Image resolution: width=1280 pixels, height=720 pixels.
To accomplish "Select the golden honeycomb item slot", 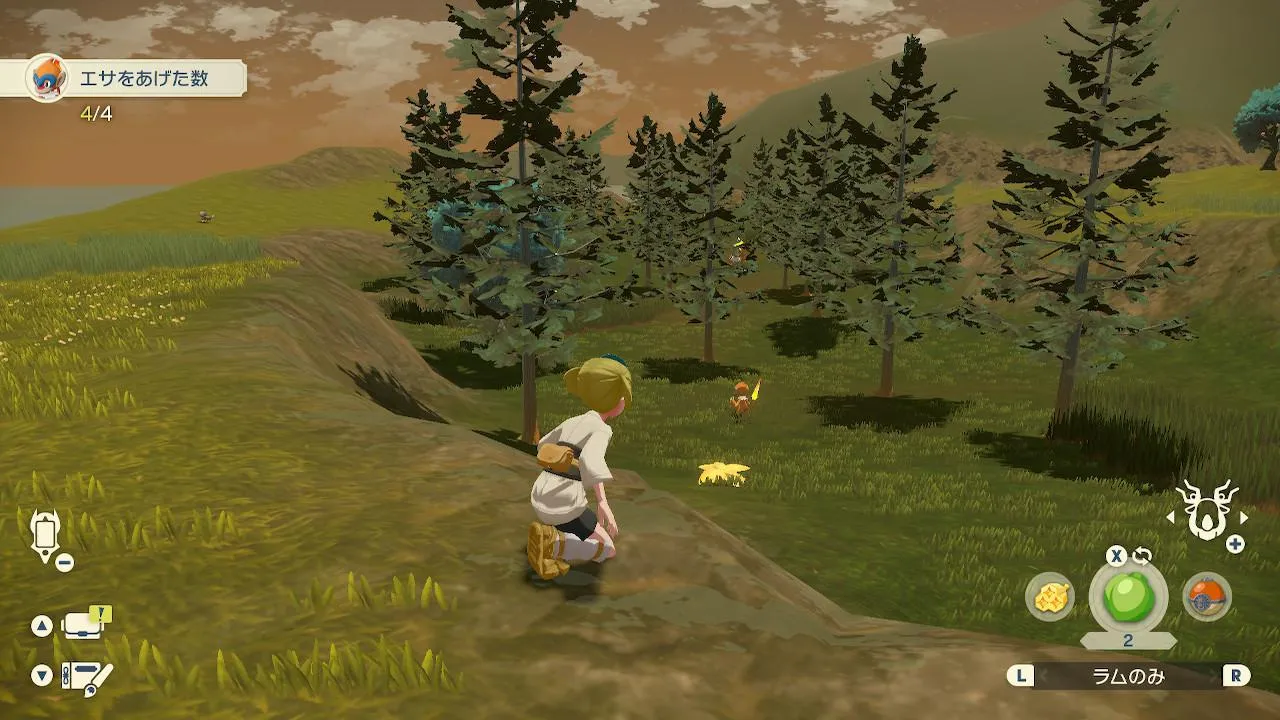I will point(1050,597).
